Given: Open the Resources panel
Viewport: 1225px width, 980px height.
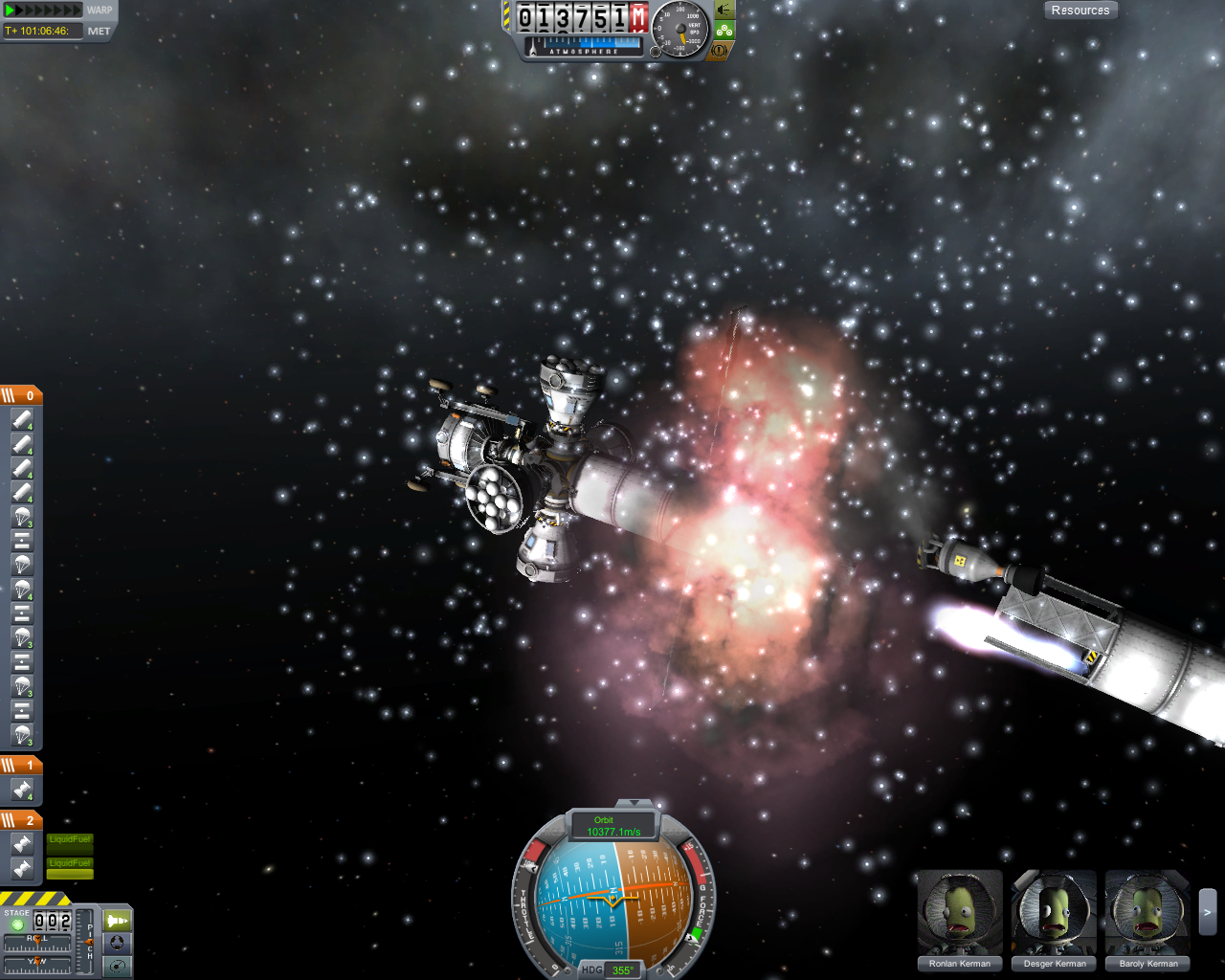Looking at the screenshot, I should pyautogui.click(x=1080, y=11).
